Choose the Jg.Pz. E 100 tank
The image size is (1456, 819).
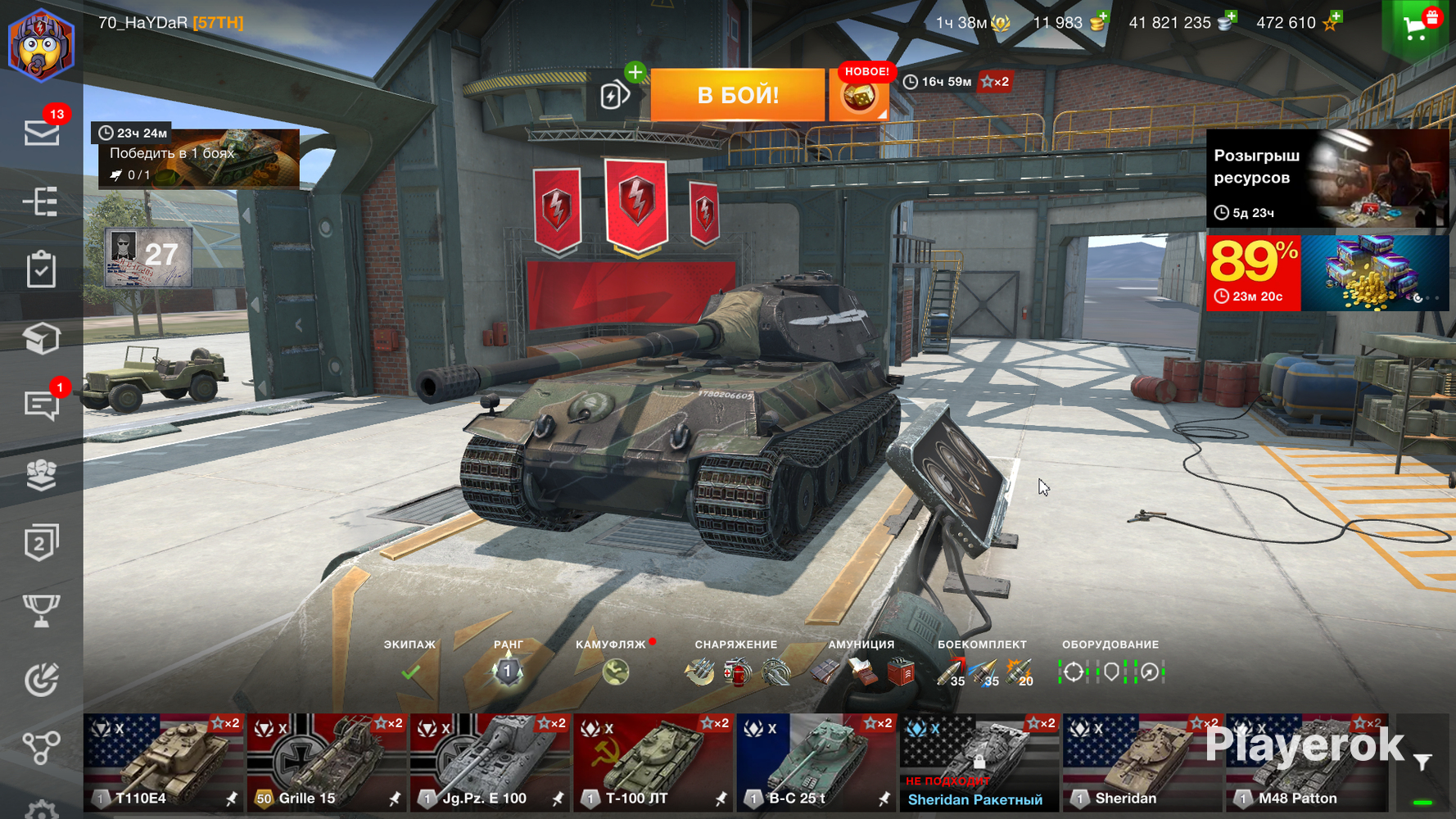[490, 762]
